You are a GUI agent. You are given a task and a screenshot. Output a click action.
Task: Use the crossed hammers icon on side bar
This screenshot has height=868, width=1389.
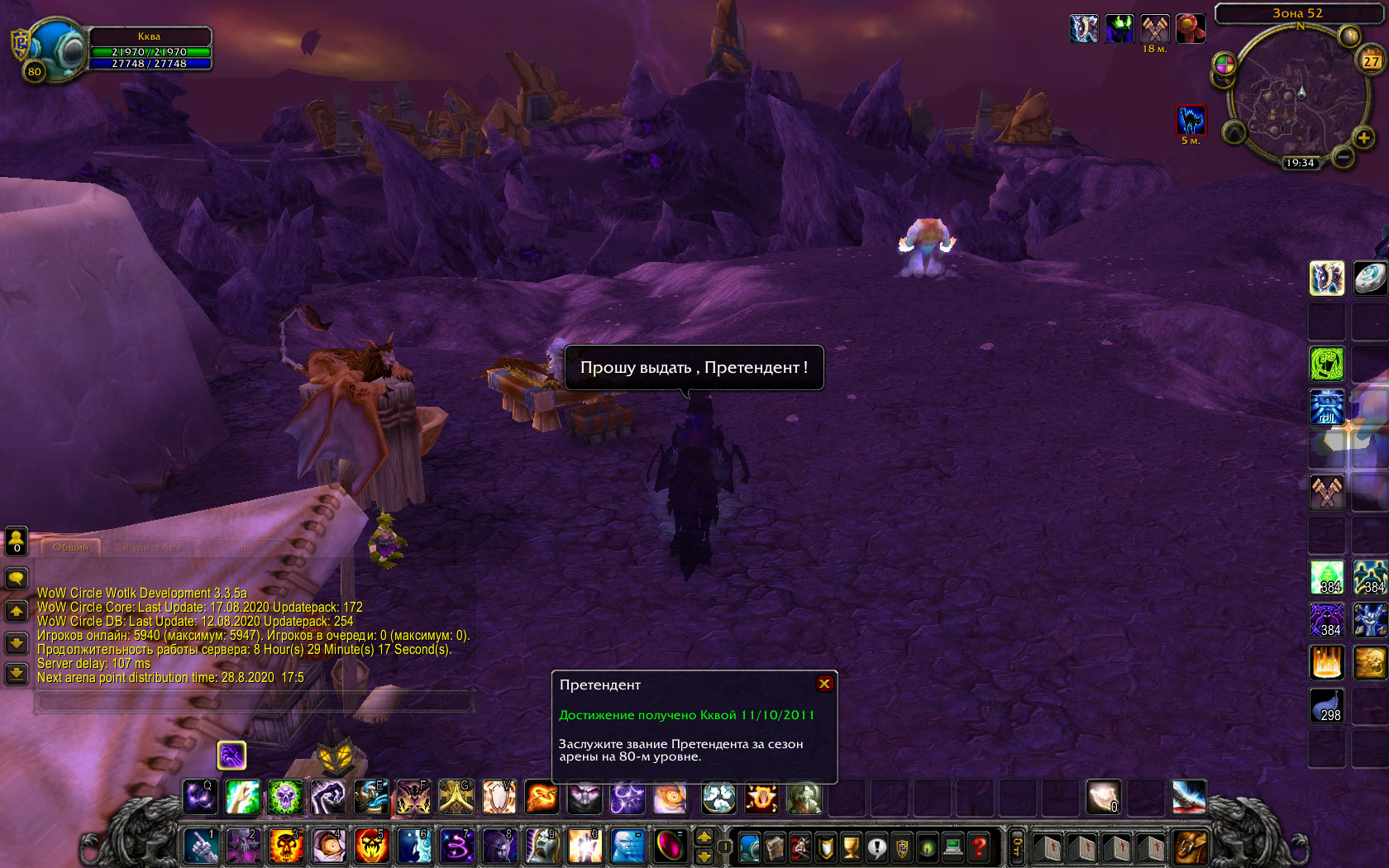click(x=1327, y=492)
